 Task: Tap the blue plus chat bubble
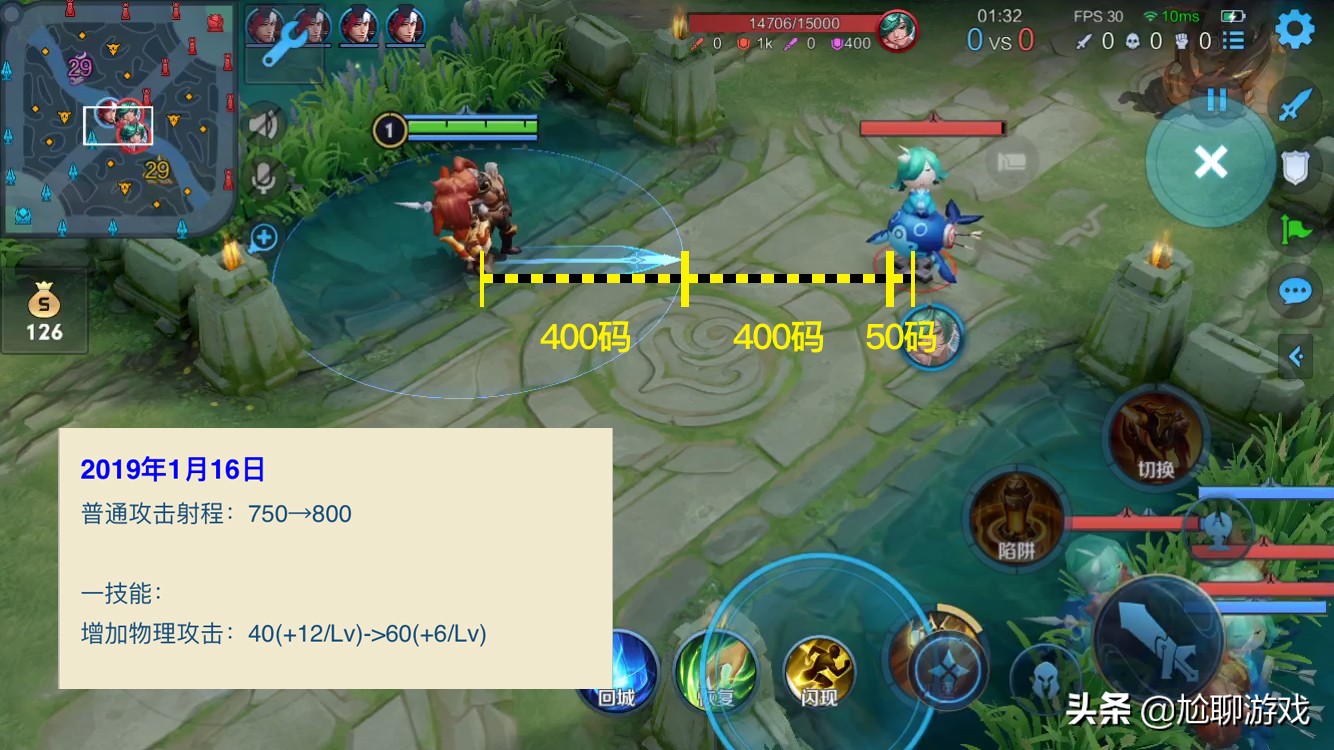pos(264,237)
